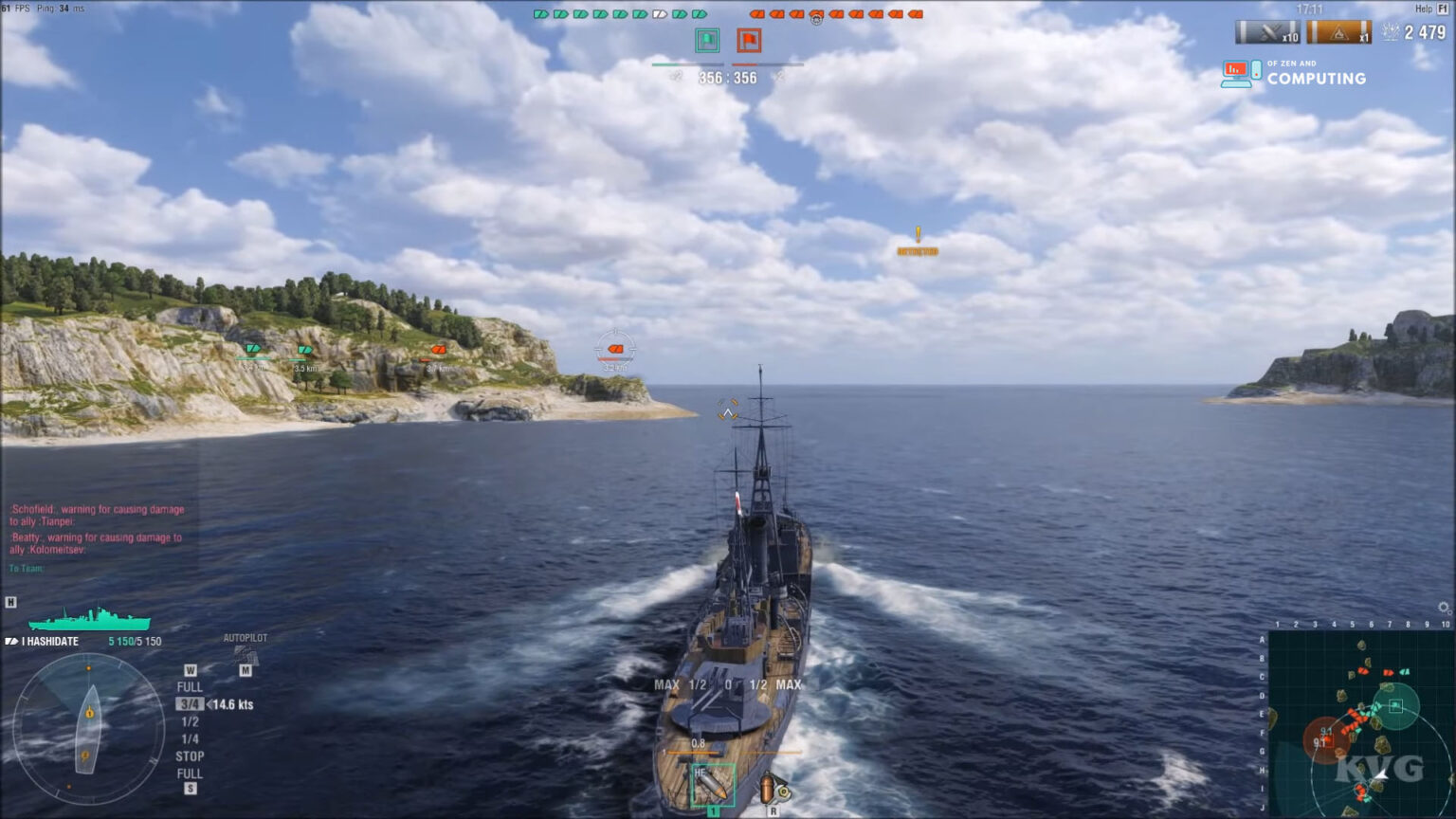Click the red enemy base capture icon

point(749,41)
